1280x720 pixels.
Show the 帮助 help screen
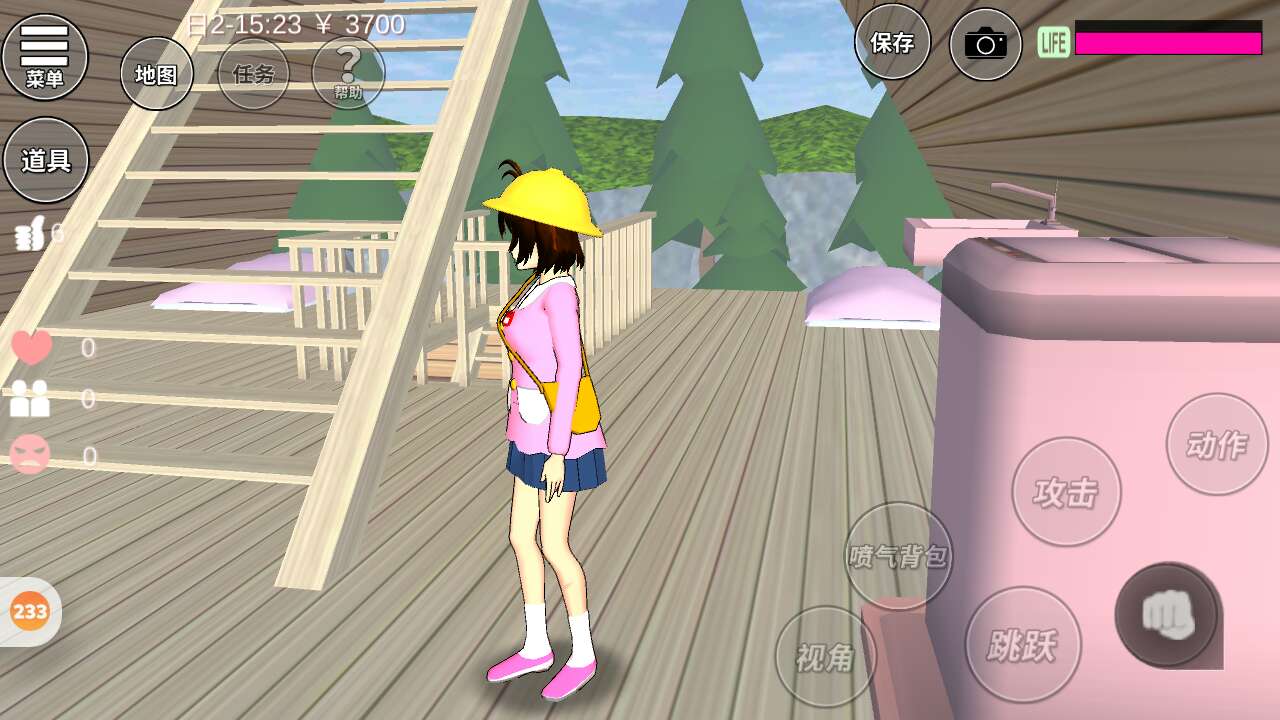tap(348, 73)
